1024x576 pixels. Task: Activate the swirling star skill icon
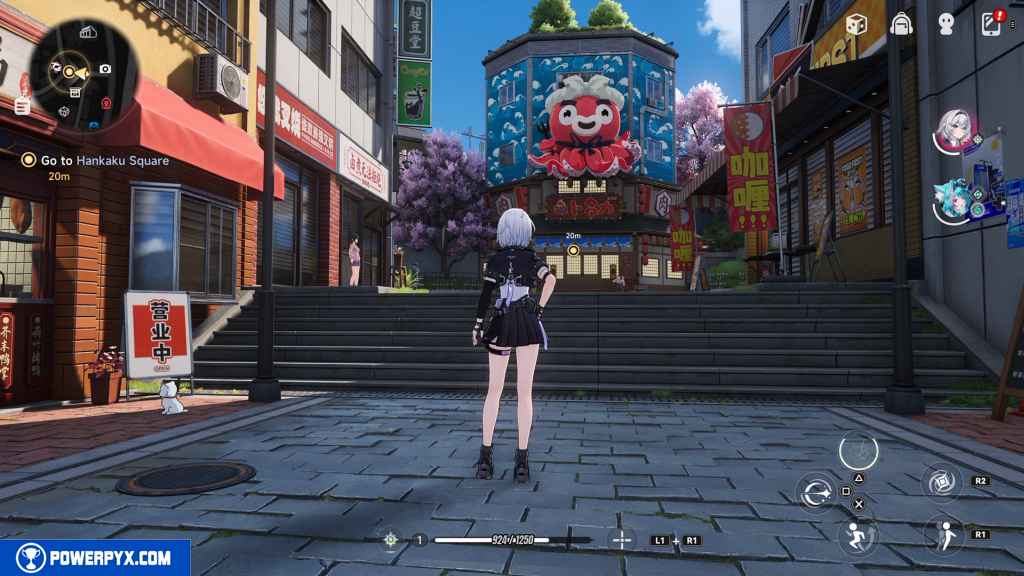tap(817, 491)
